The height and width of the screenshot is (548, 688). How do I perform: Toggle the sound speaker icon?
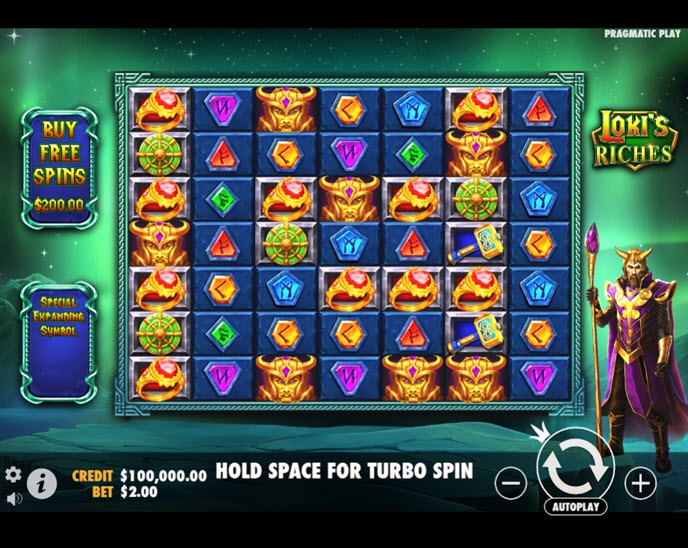click(x=13, y=497)
